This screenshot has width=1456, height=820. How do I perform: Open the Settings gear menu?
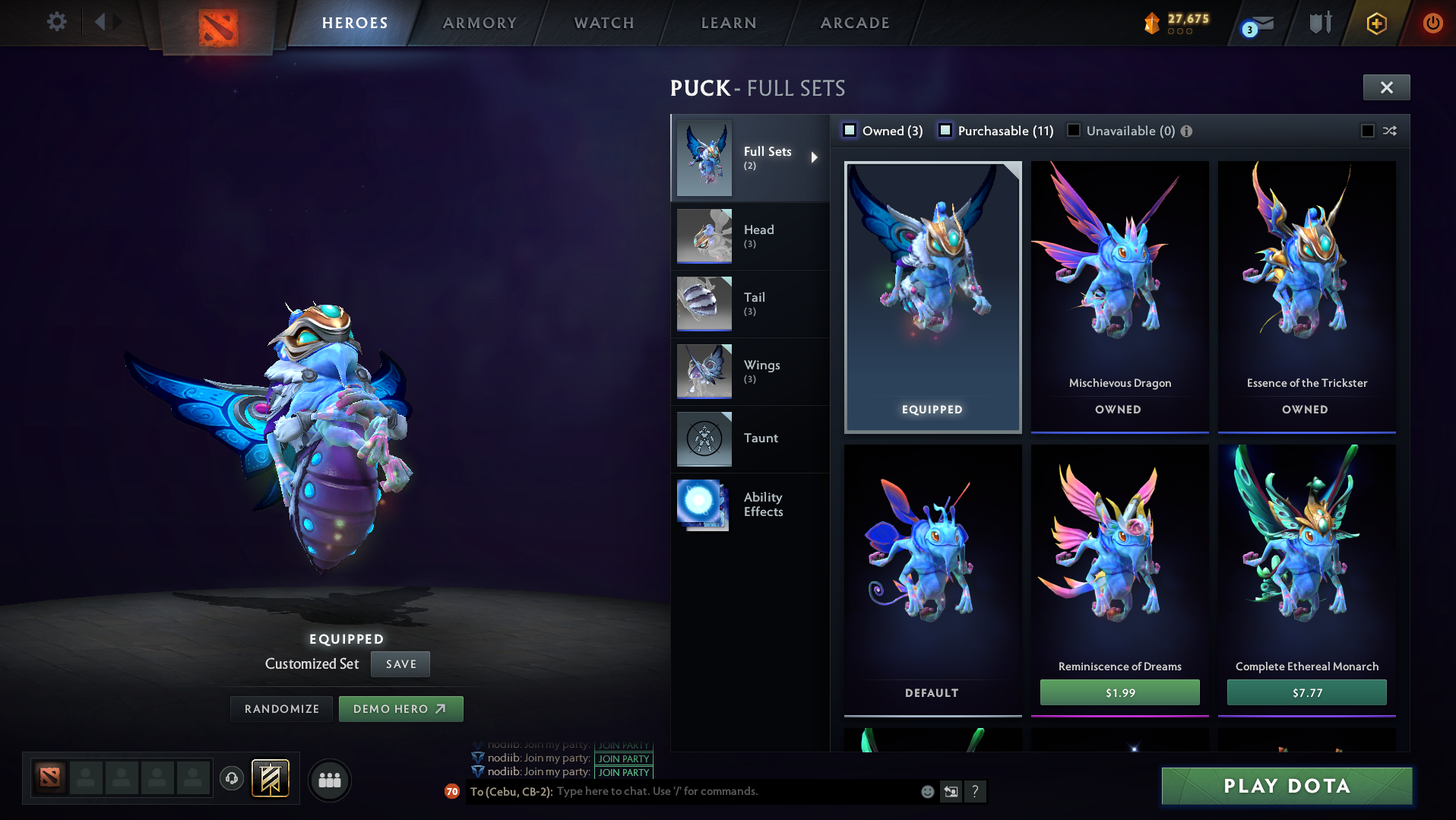point(56,22)
